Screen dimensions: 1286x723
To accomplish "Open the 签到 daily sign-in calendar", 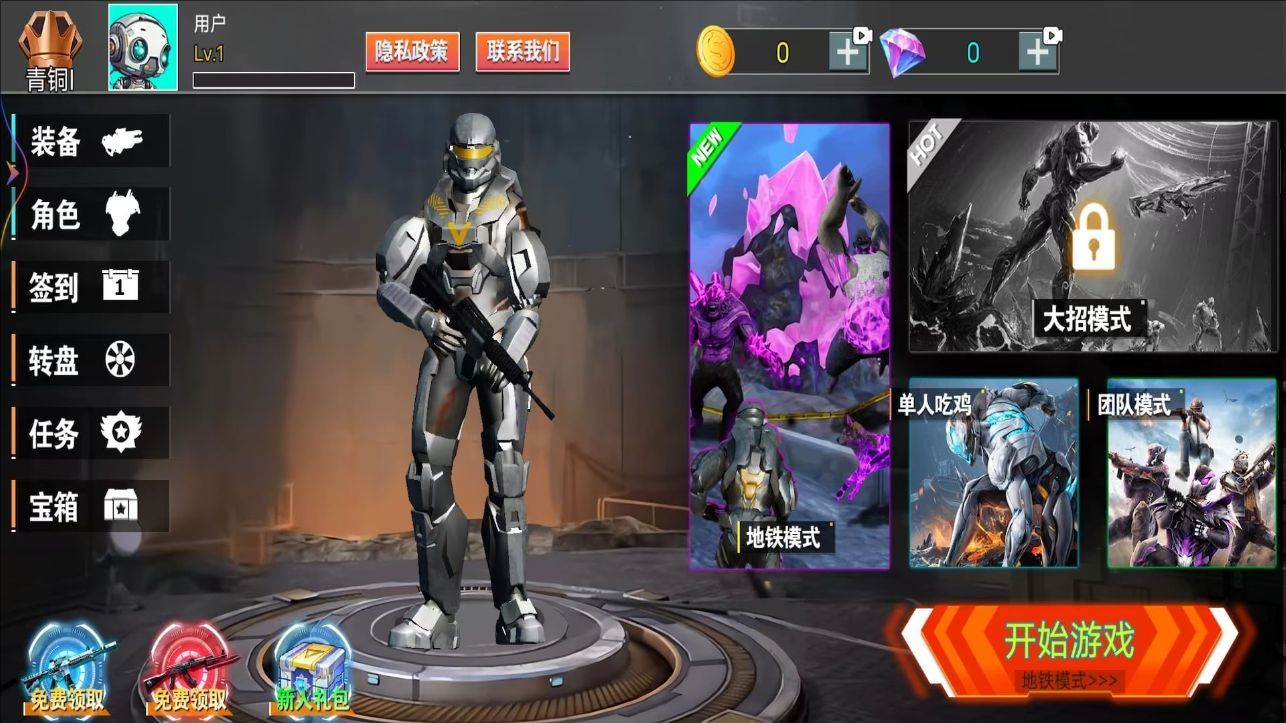I will tap(90, 287).
